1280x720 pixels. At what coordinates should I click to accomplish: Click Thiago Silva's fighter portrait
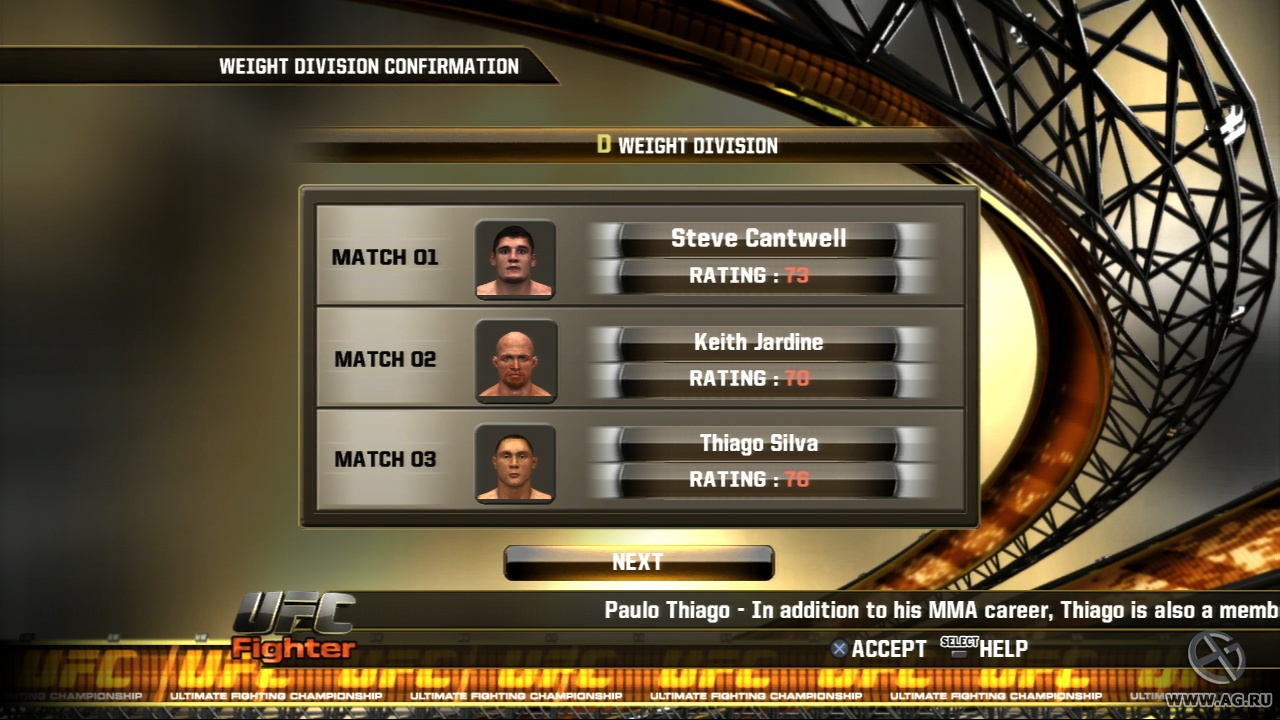(516, 462)
